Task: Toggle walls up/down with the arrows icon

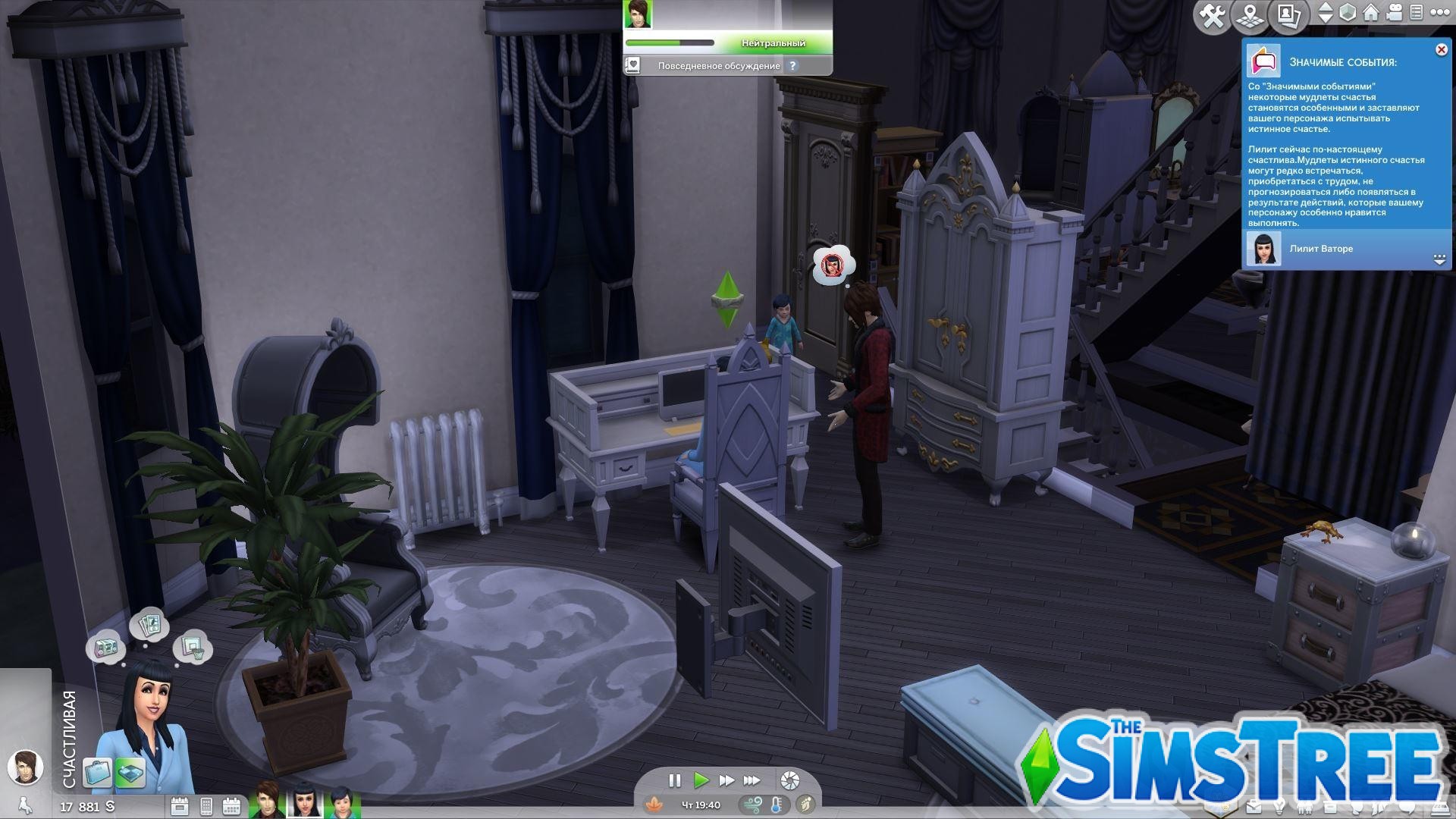Action: pyautogui.click(x=1324, y=12)
